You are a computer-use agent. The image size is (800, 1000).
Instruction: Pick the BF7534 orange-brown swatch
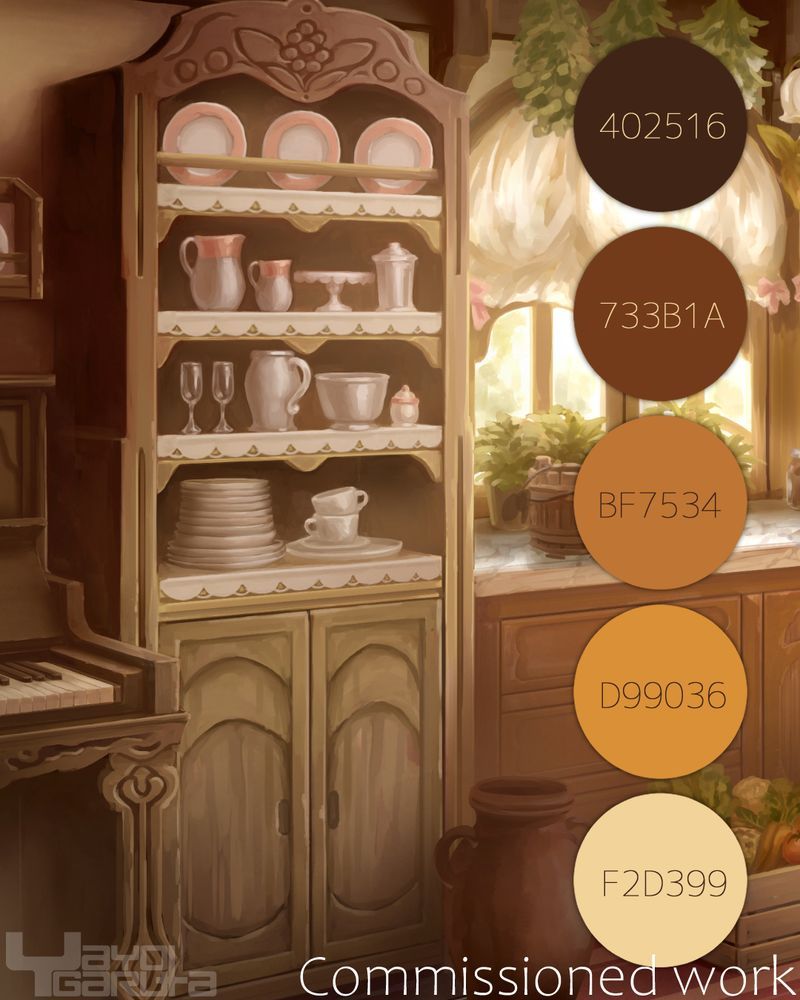click(660, 503)
